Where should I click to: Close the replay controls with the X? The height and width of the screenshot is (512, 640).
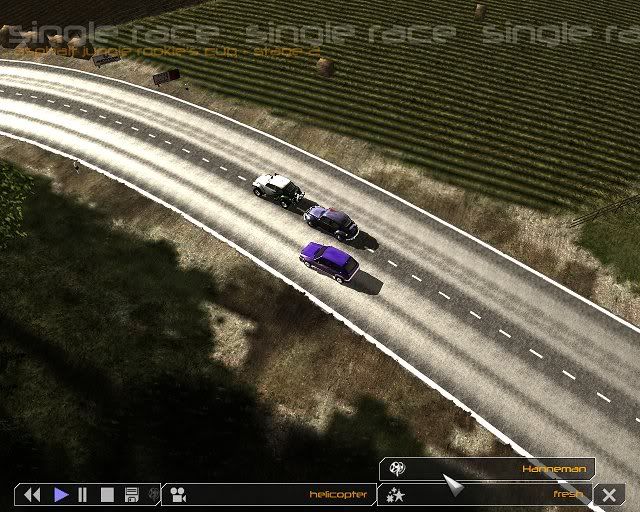pyautogui.click(x=609, y=494)
